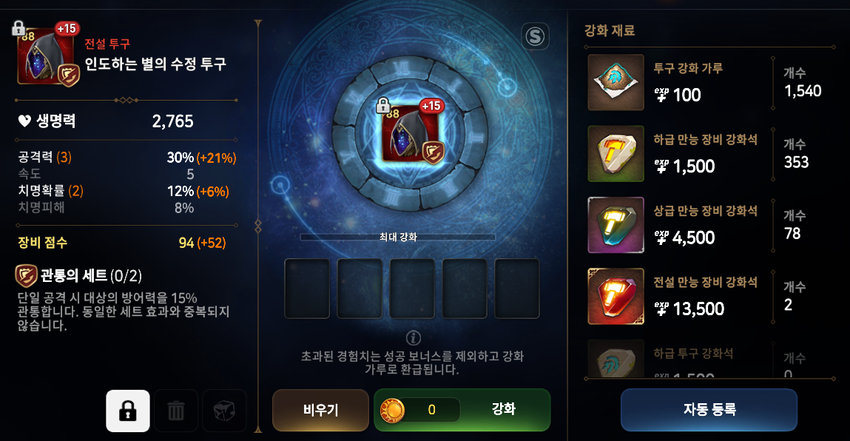Click the trash can delete icon
Screen dimensions: 850x441
coord(176,411)
